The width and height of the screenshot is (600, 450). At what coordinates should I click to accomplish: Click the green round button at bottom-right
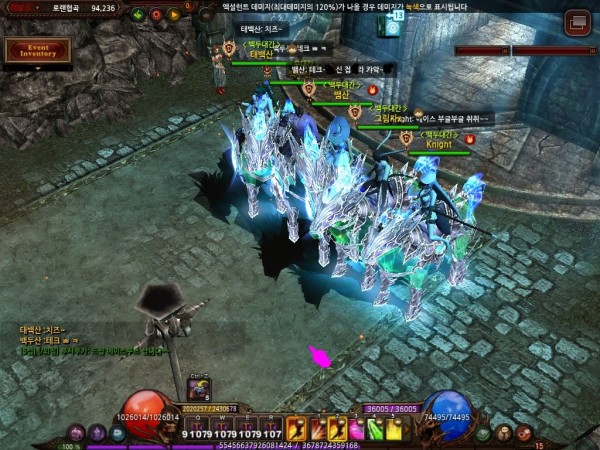pos(484,433)
